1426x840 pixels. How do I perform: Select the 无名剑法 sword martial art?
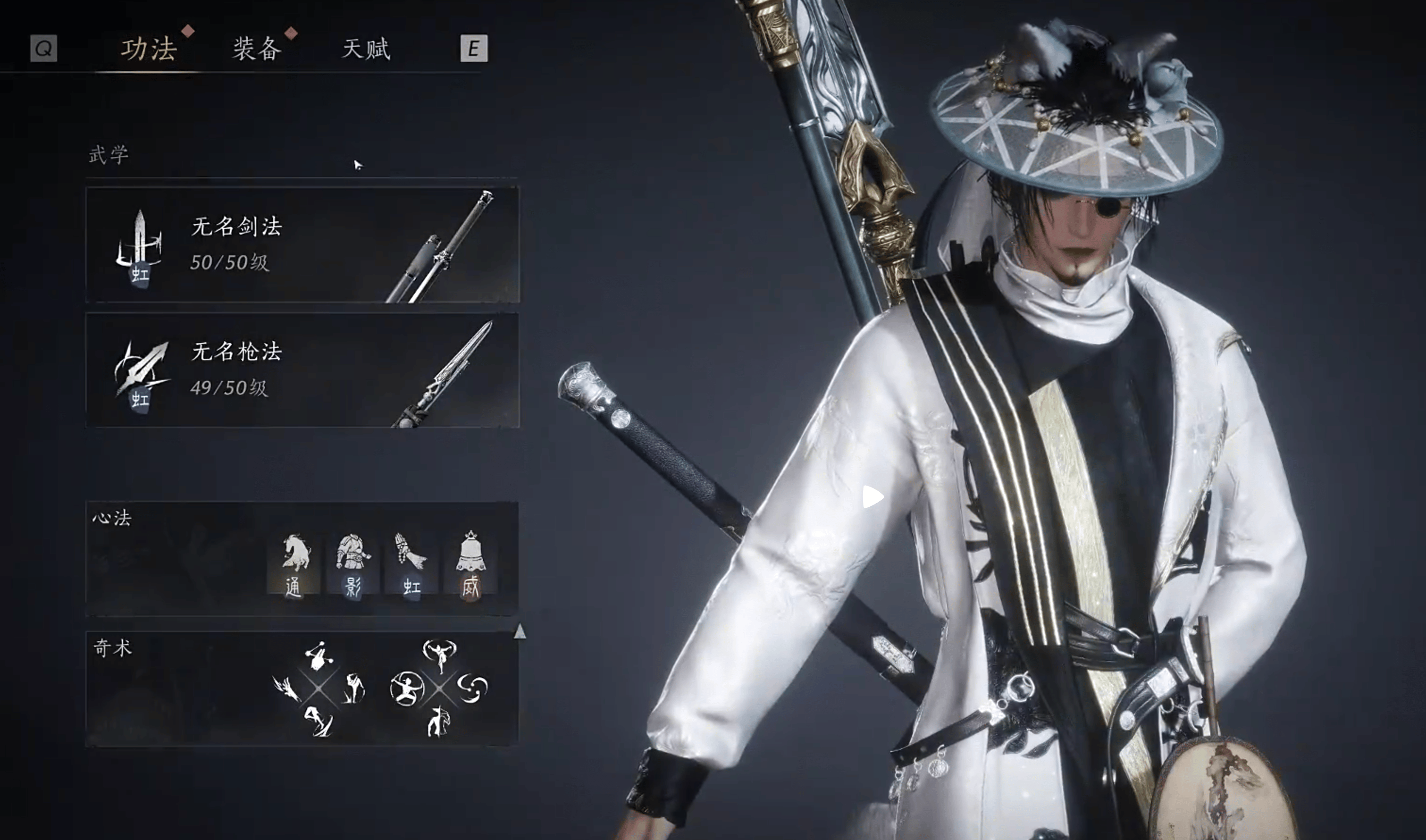coord(302,245)
